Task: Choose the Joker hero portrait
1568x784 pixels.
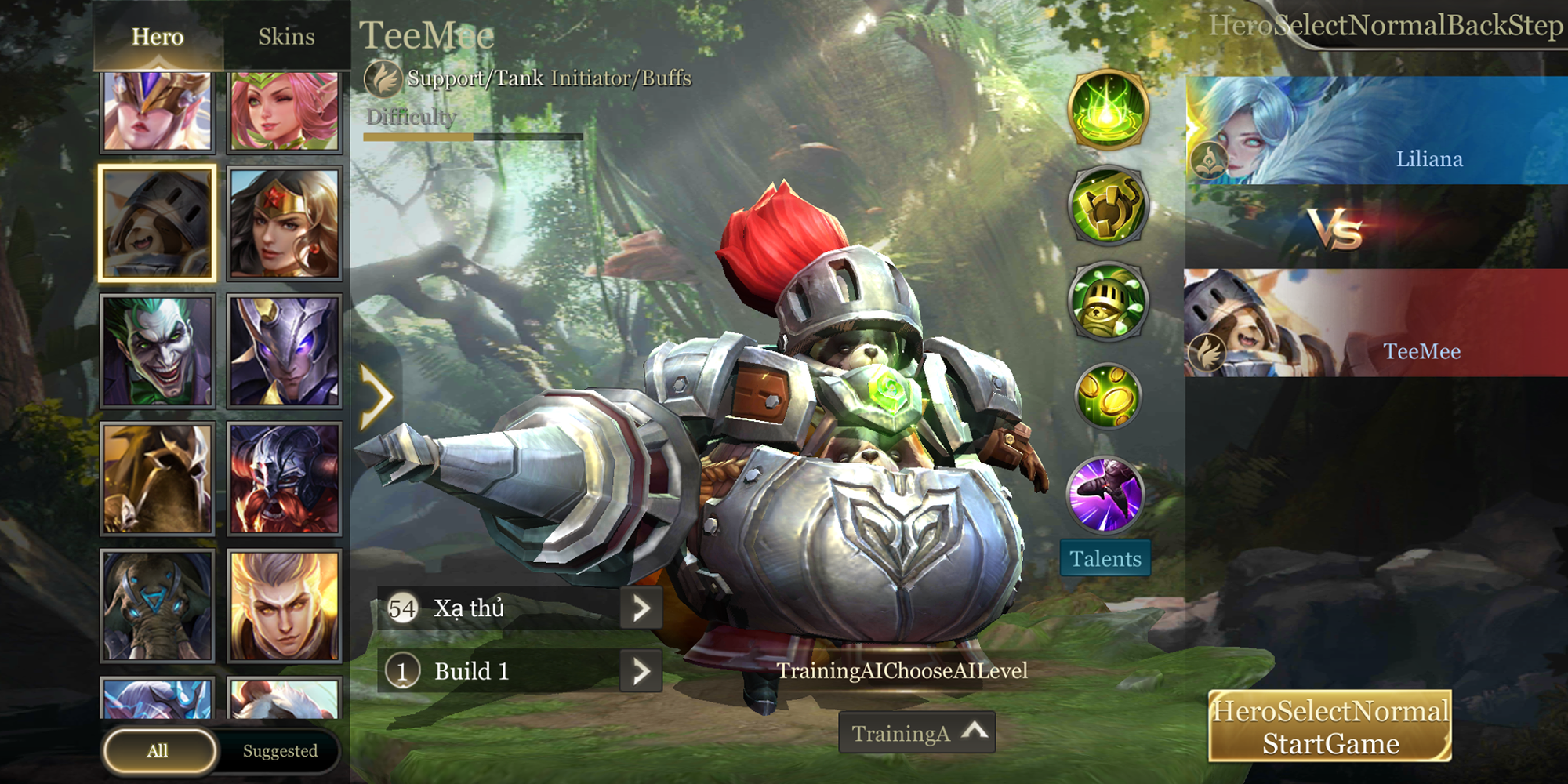Action: coord(158,351)
